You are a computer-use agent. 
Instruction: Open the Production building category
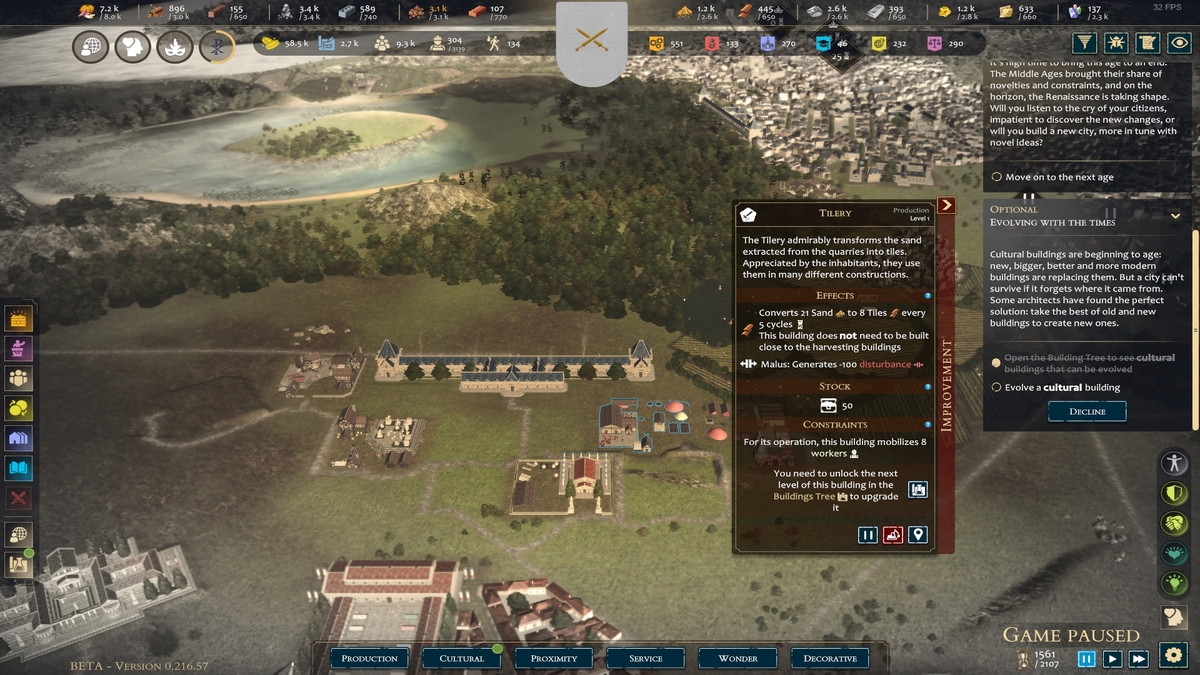(x=370, y=658)
